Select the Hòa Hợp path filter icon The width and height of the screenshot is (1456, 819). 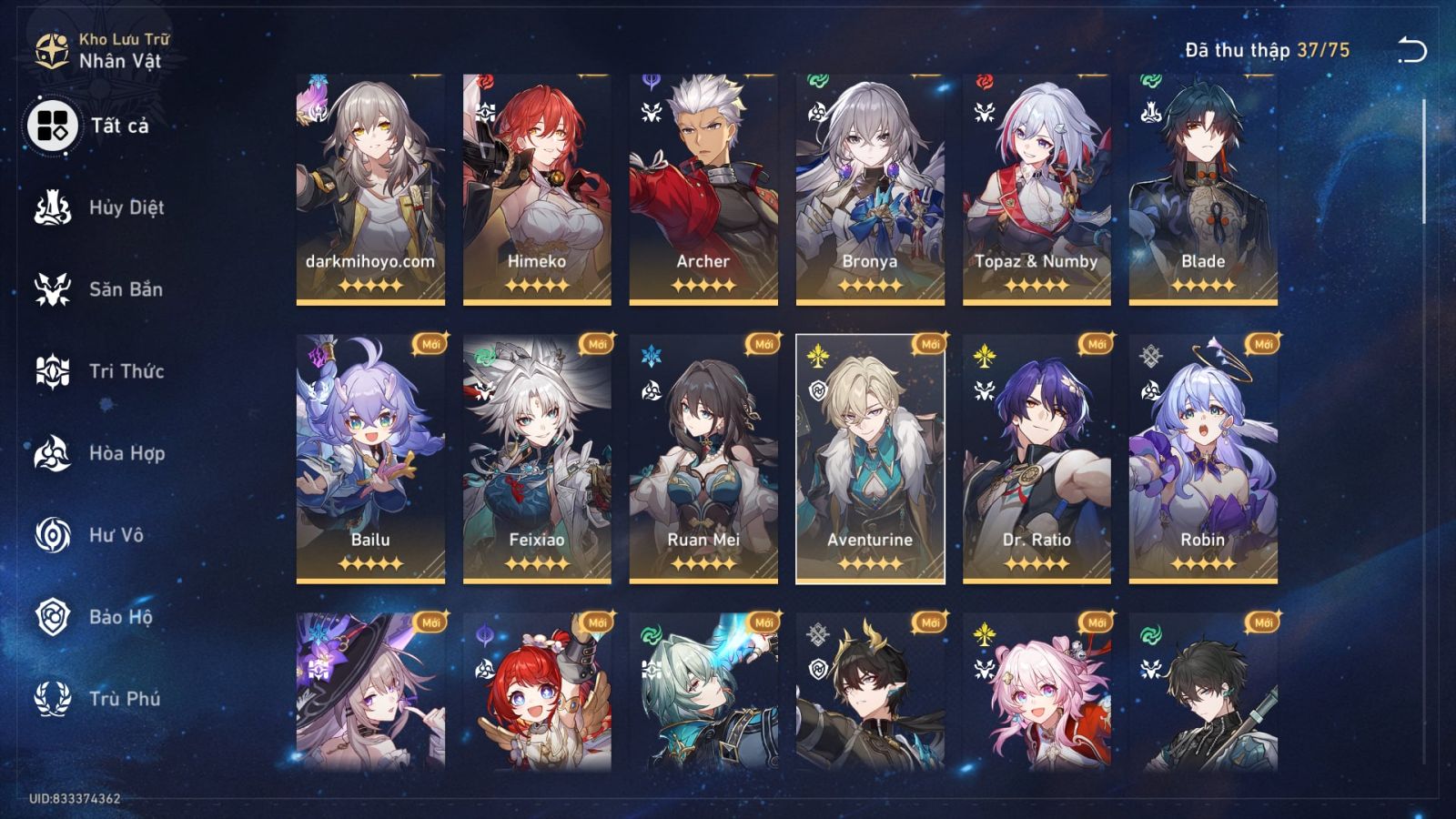[x=53, y=453]
